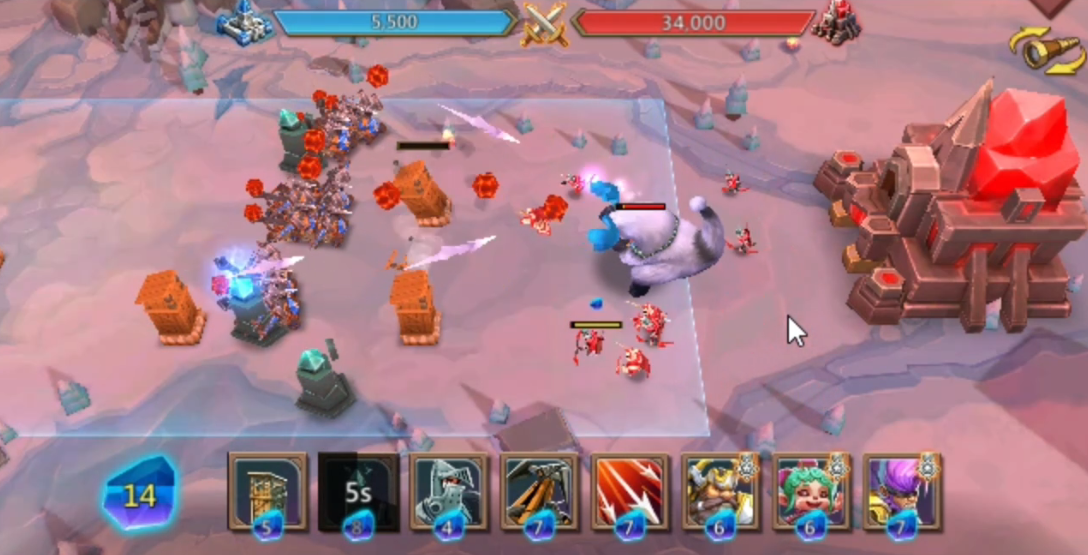Activate the red arrow volley card
This screenshot has width=1088, height=555.
point(630,490)
